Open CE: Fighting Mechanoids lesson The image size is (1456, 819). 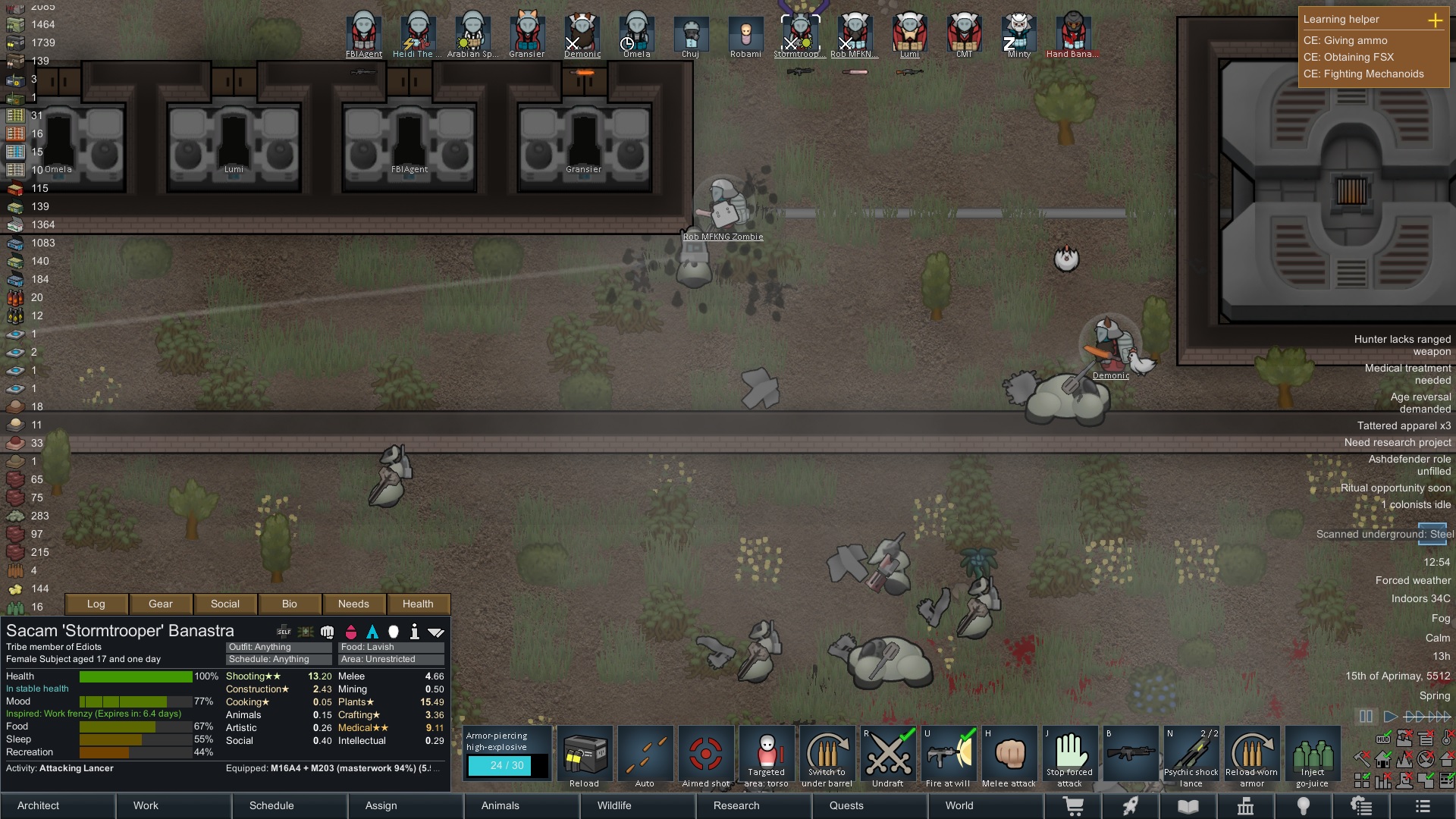(x=1363, y=74)
